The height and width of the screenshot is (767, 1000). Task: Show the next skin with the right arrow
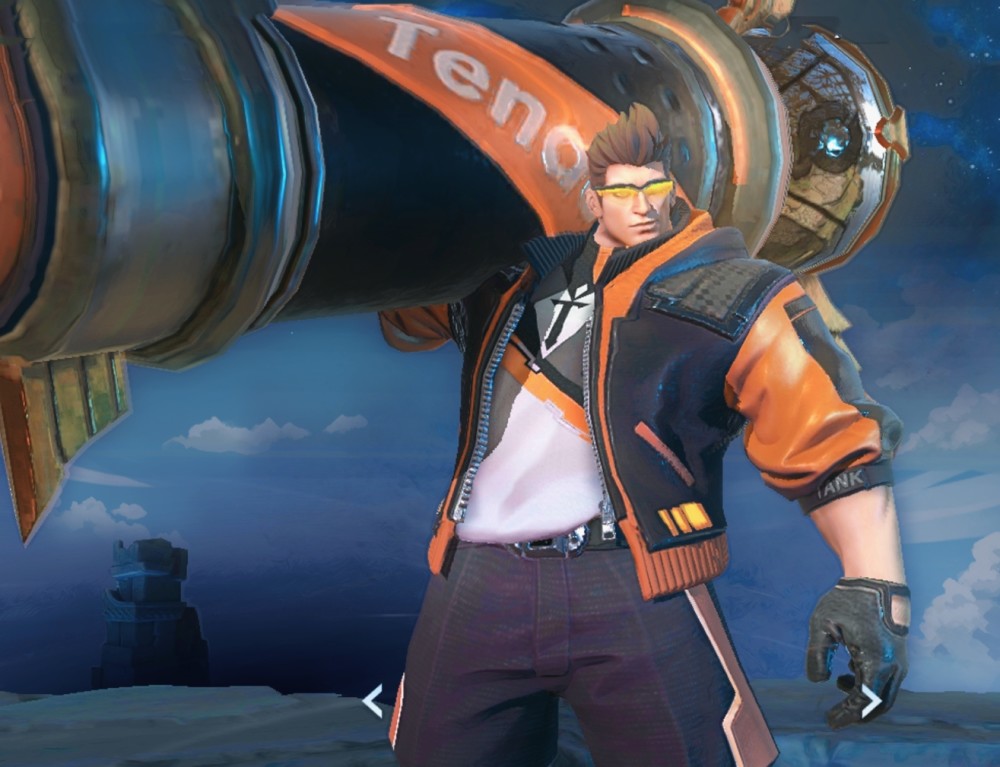click(x=871, y=702)
